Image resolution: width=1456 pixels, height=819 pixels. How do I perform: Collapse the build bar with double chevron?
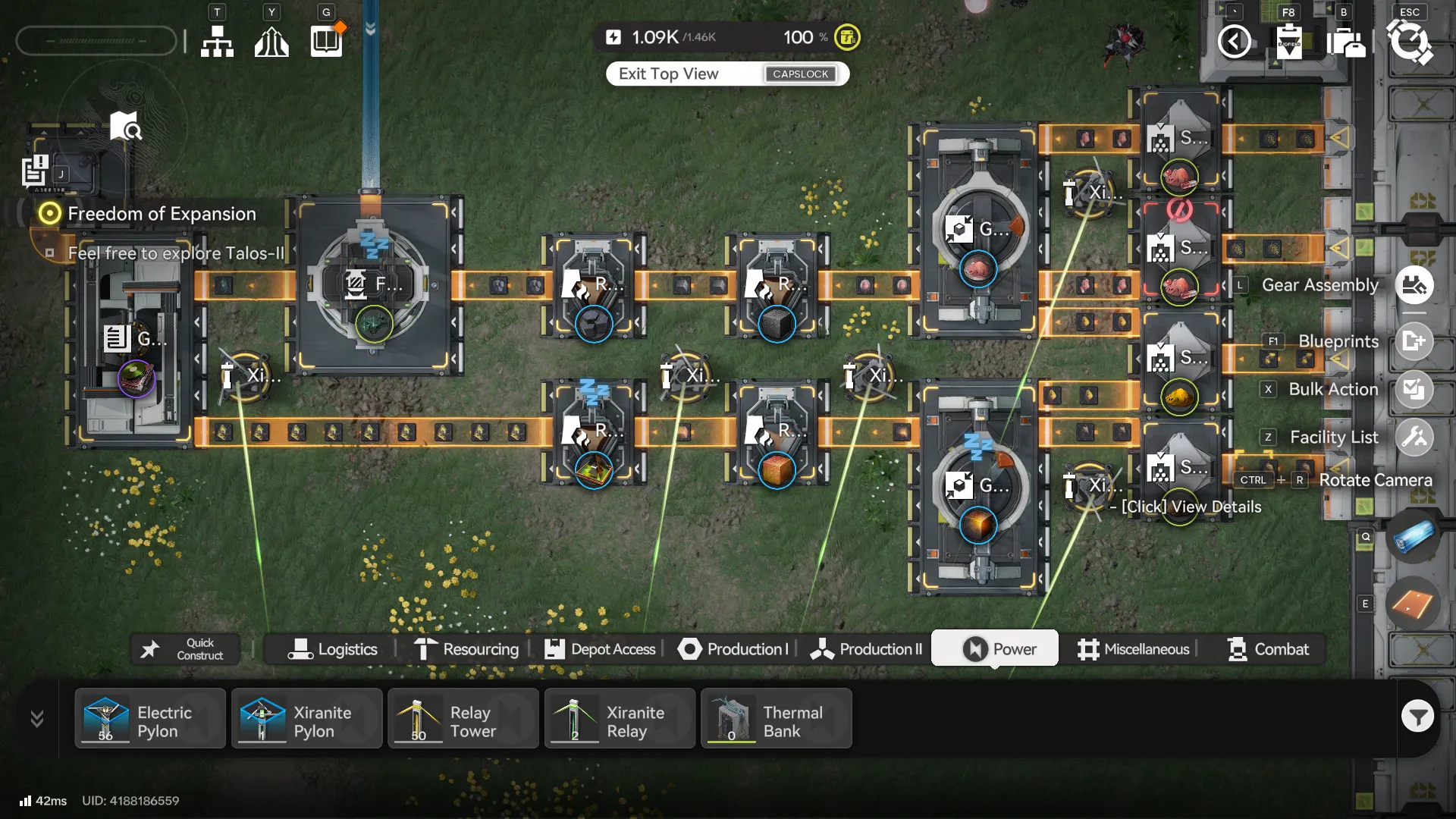click(x=36, y=718)
